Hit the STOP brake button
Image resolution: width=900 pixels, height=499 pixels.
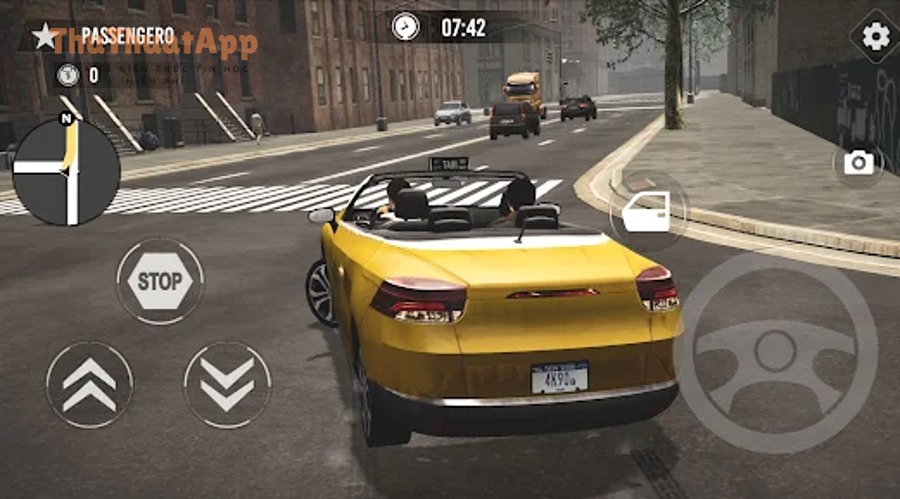[x=159, y=281]
